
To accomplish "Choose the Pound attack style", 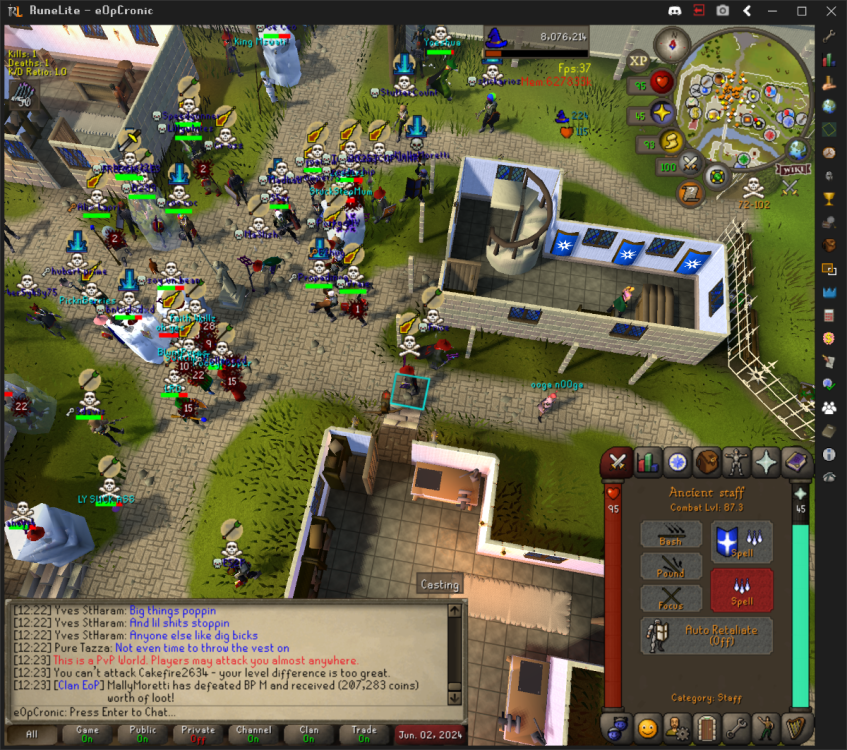I will [671, 567].
